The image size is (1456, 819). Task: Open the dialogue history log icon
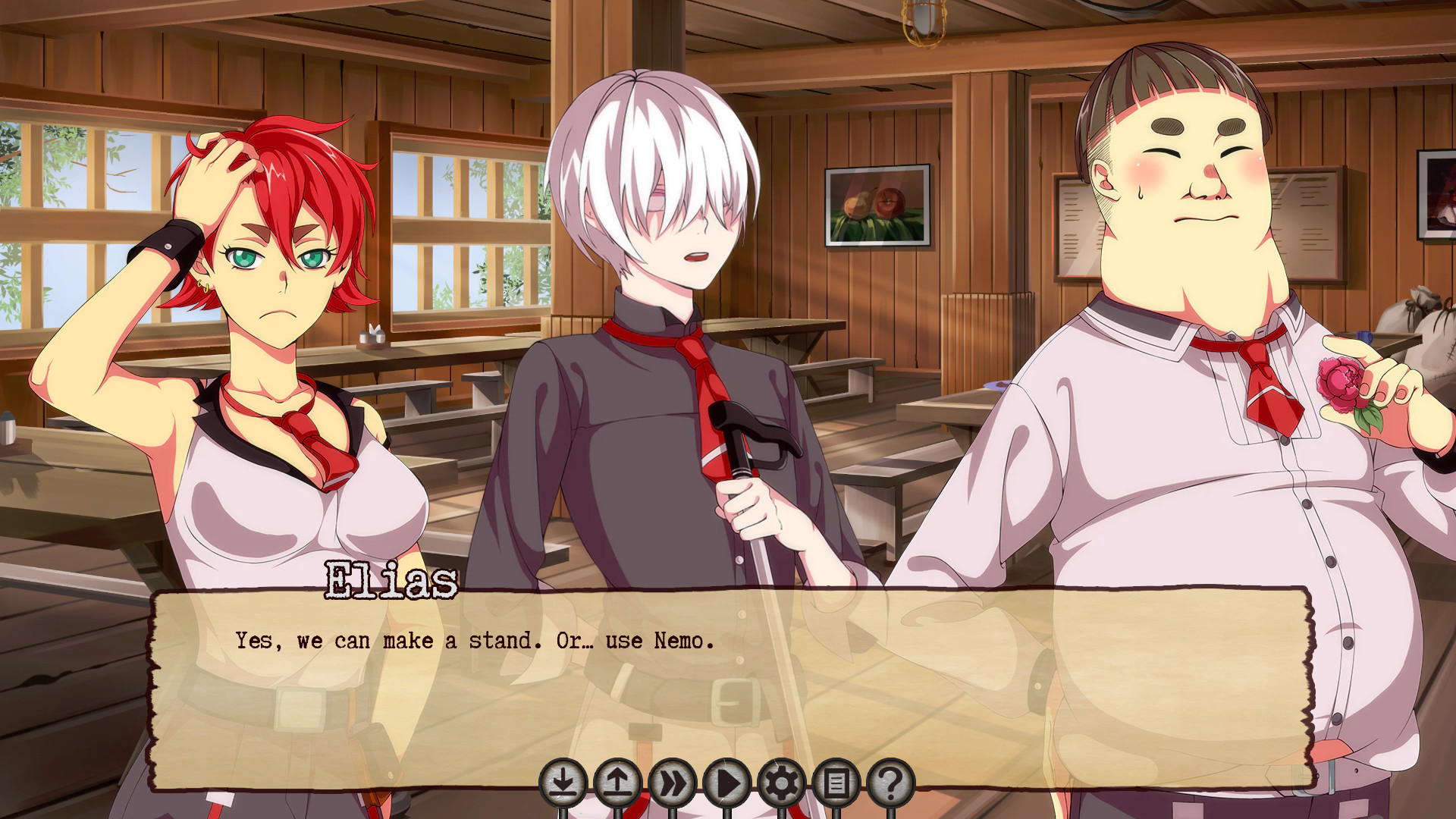836,780
